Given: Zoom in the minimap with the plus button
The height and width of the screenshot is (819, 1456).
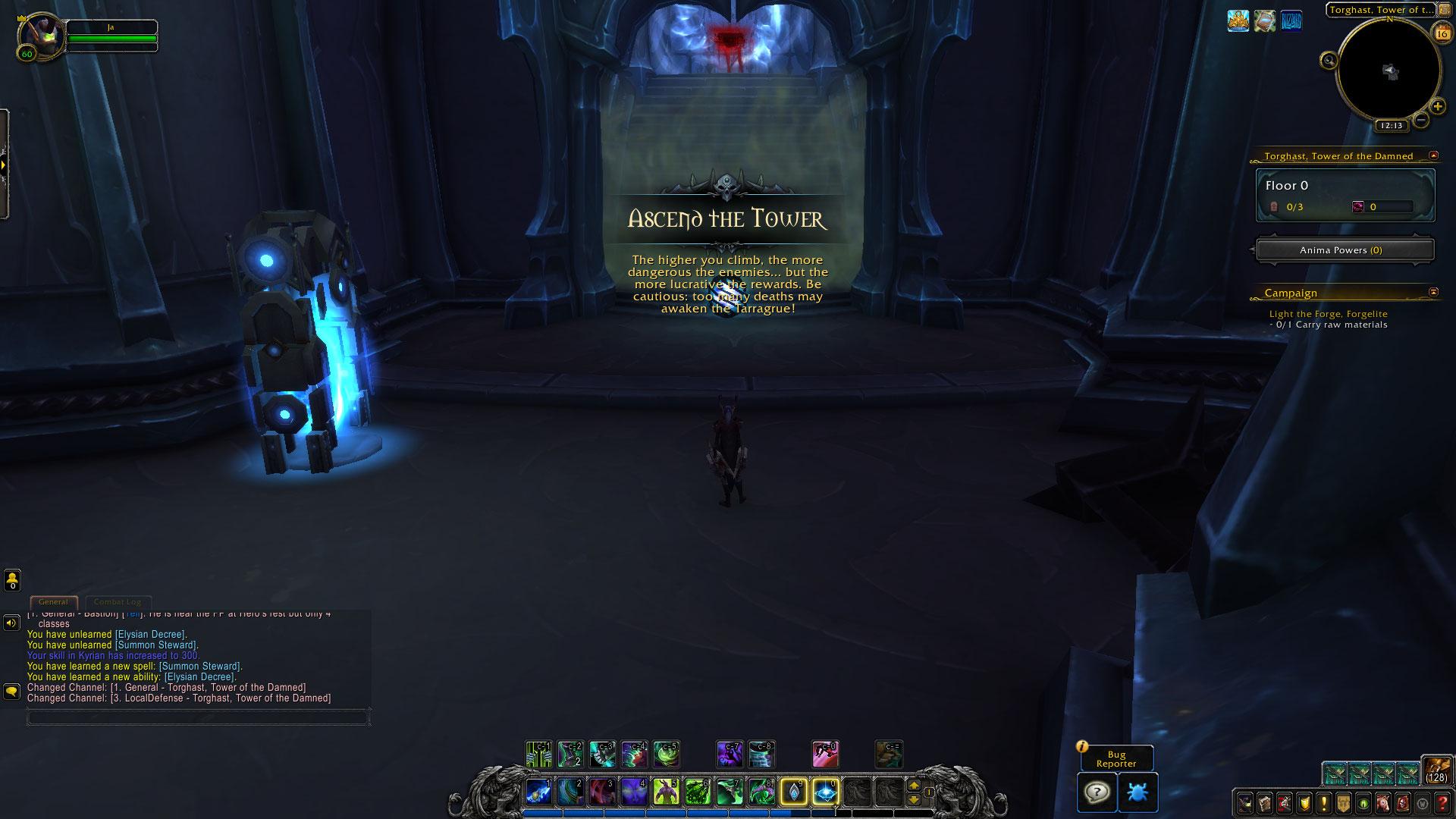Looking at the screenshot, I should 1437,107.
